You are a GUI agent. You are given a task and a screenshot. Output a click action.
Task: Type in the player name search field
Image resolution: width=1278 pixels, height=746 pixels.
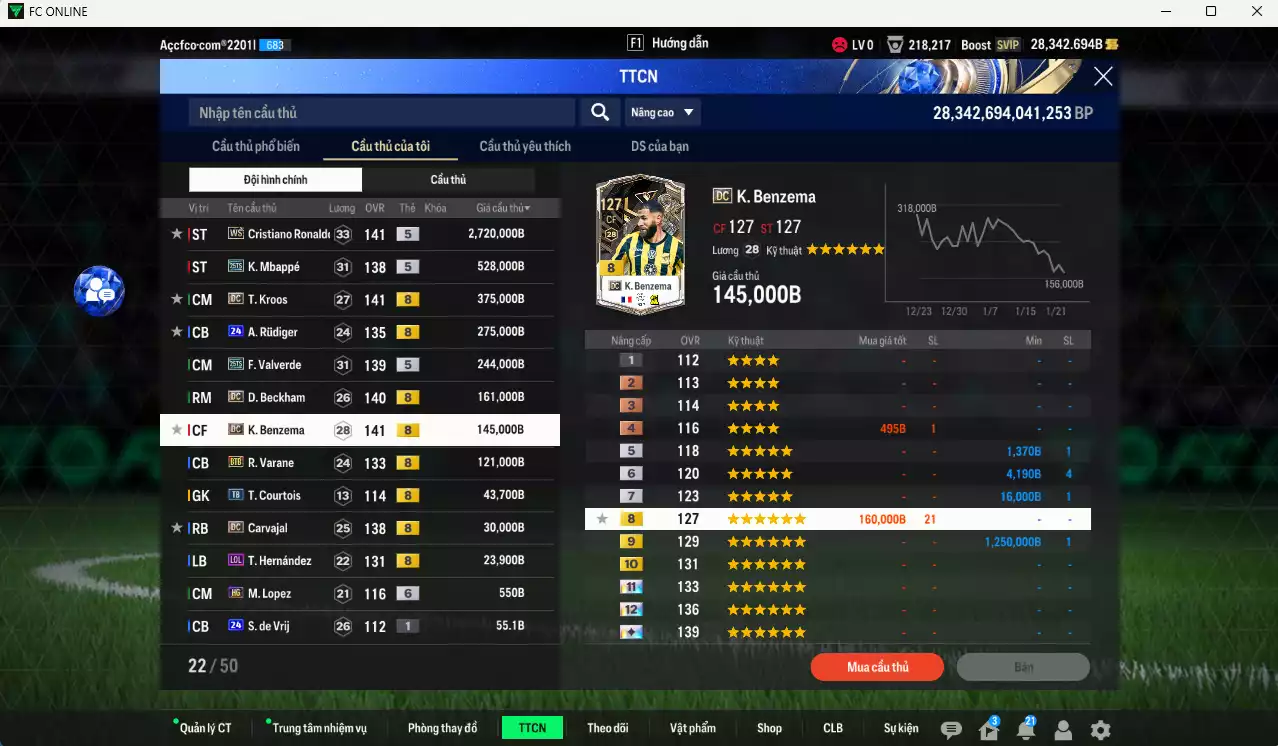tap(381, 113)
